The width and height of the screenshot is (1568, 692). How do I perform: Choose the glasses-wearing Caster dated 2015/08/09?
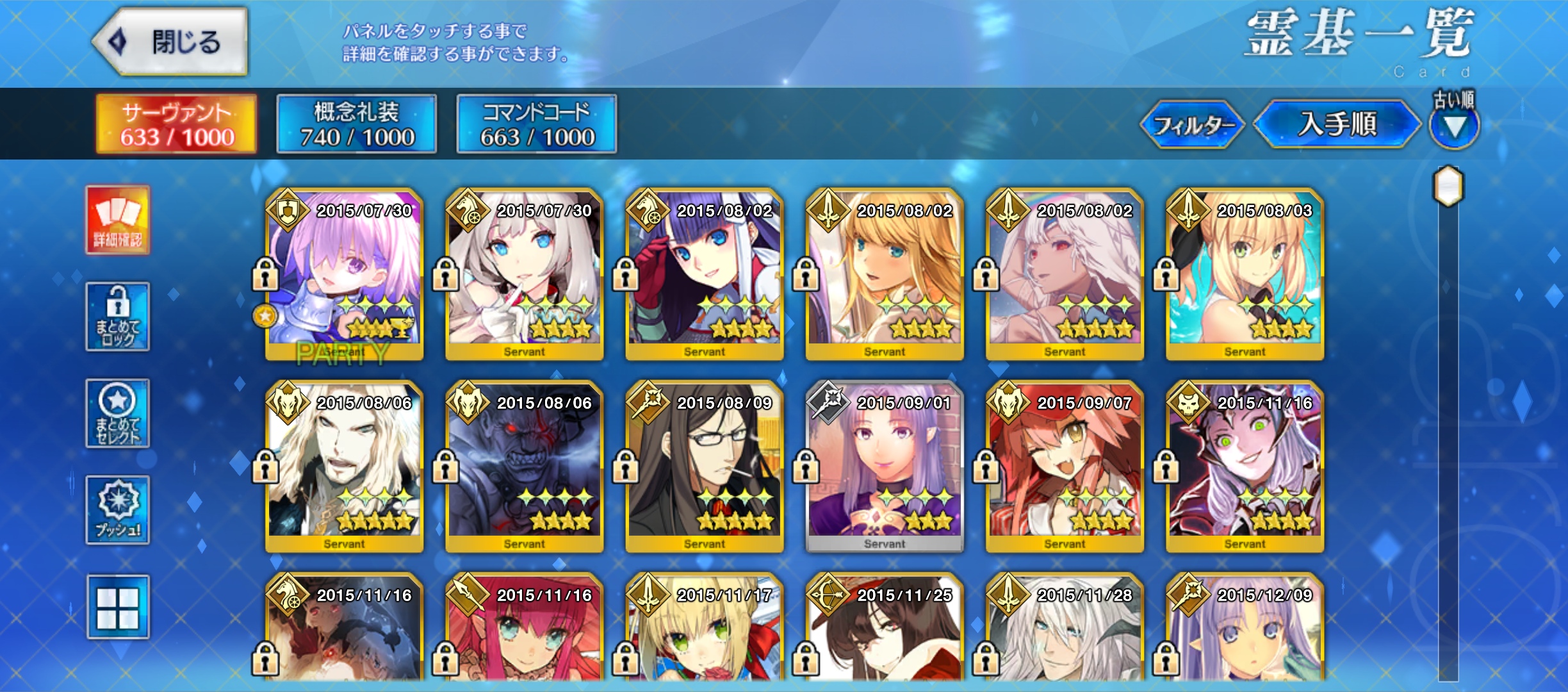(705, 468)
